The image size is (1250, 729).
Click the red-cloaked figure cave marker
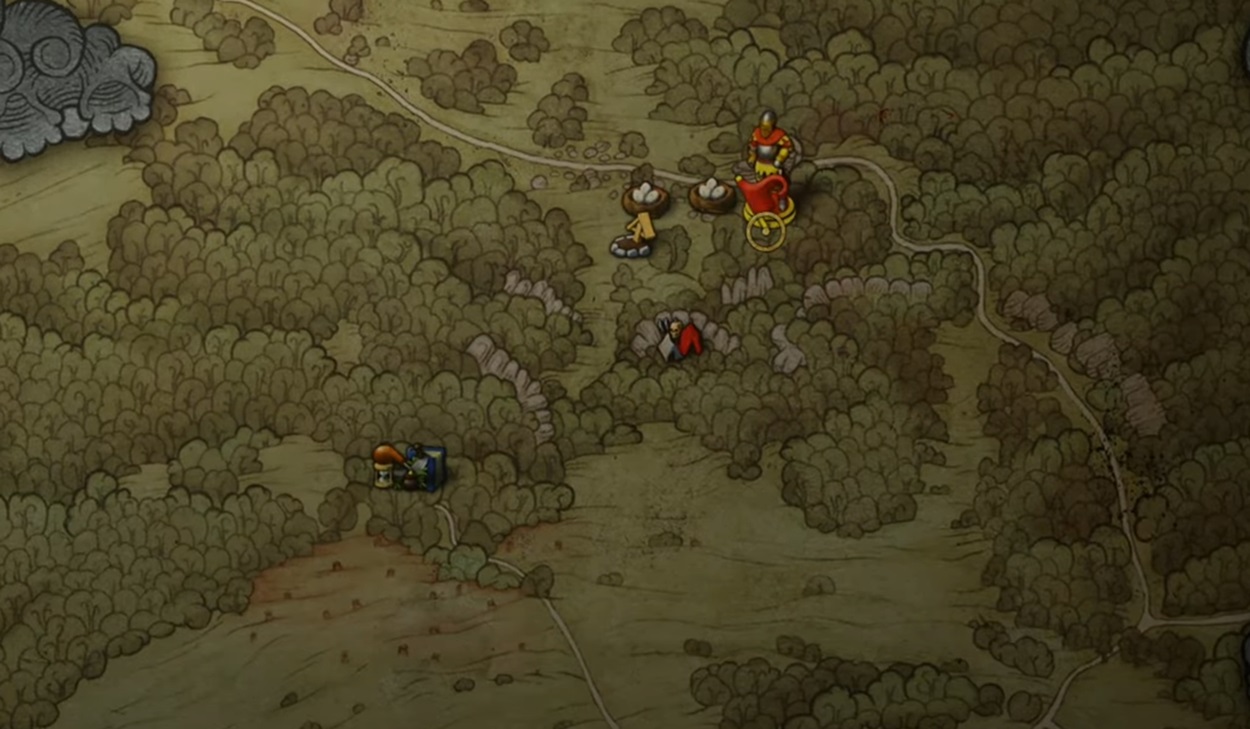pyautogui.click(x=680, y=339)
